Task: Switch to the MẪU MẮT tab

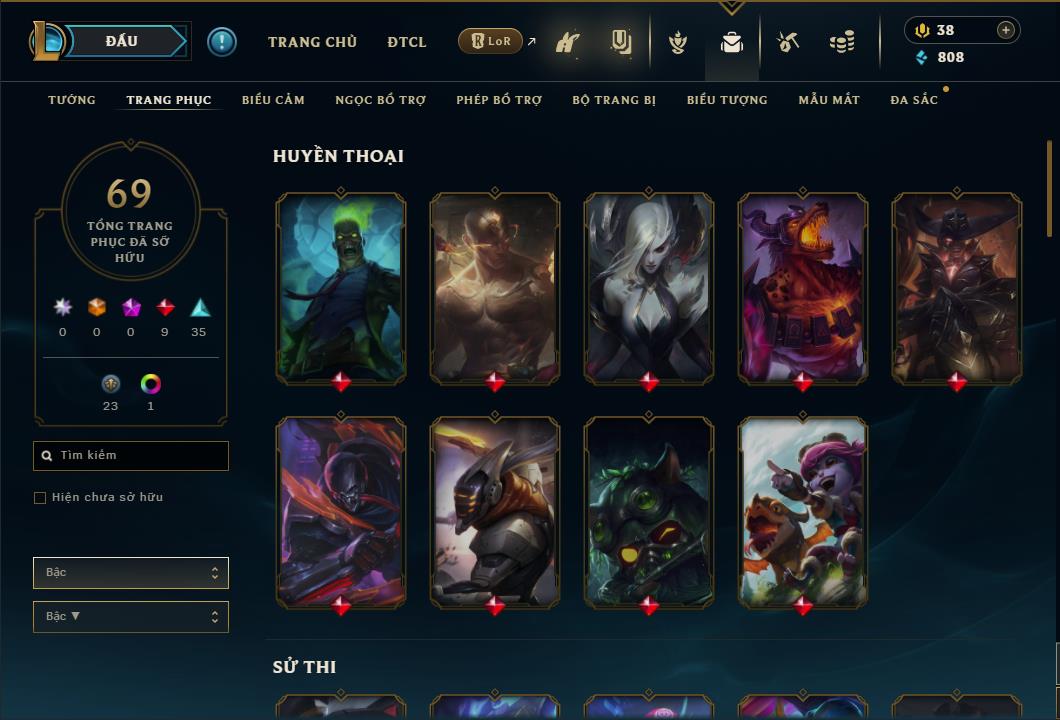Action: pos(829,100)
